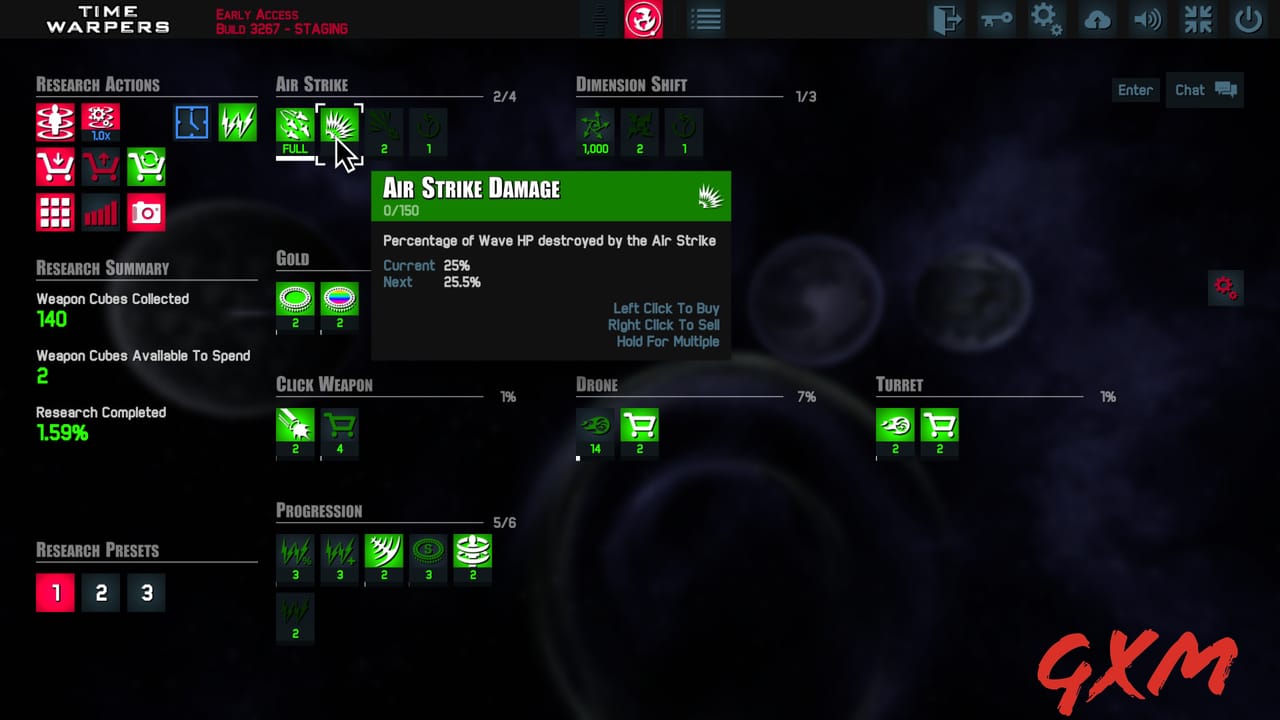Toggle the green lightning research action
Viewport: 1280px width, 720px height.
237,121
